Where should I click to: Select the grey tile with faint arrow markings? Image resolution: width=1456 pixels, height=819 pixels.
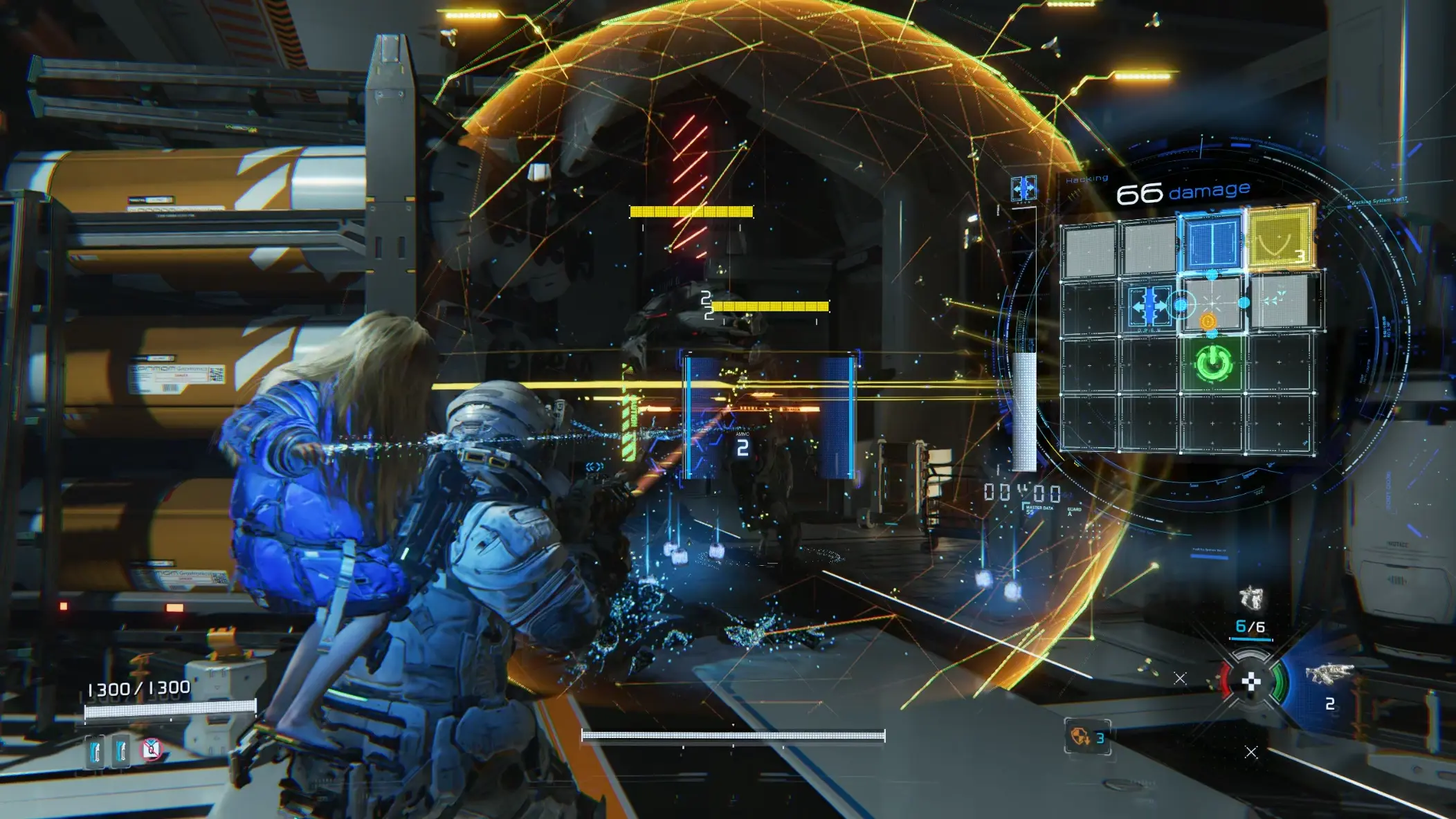pyautogui.click(x=1277, y=300)
